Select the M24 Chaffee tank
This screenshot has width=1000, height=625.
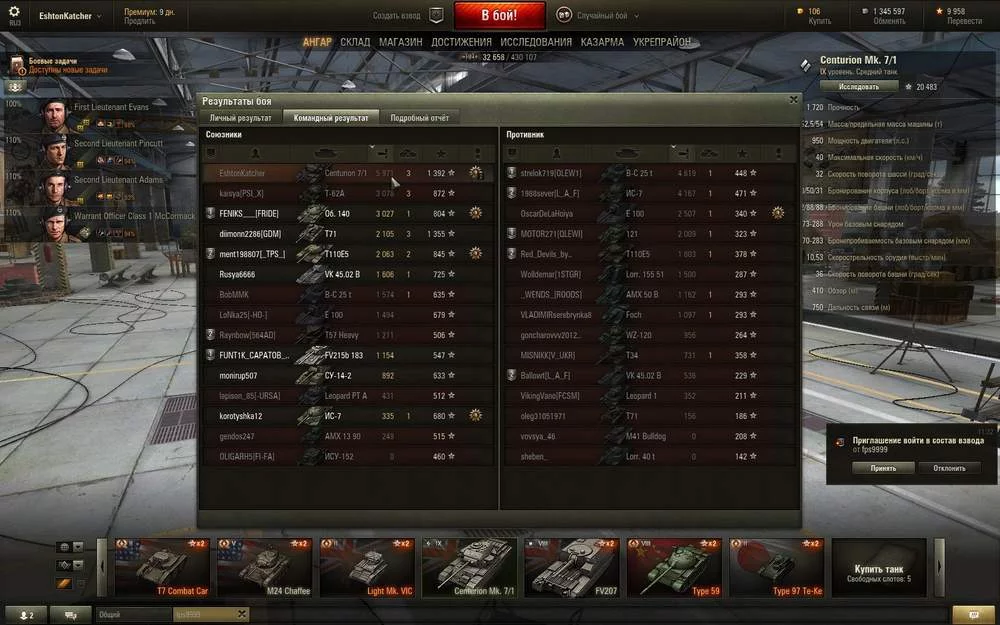click(264, 568)
